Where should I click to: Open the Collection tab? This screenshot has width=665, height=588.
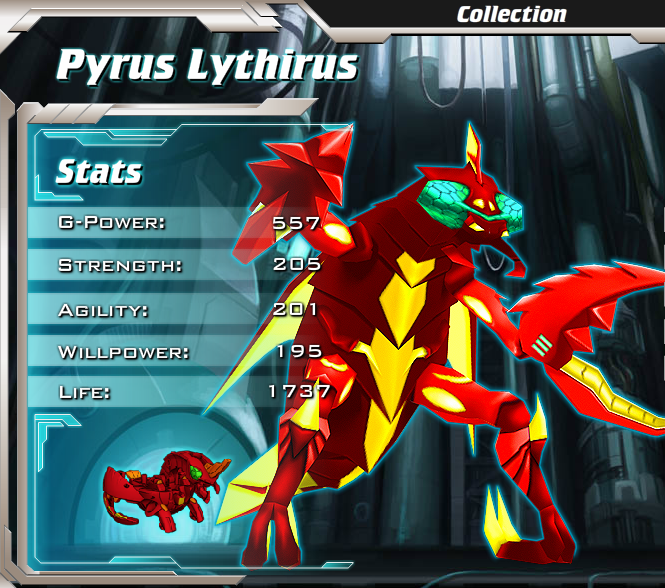point(511,14)
